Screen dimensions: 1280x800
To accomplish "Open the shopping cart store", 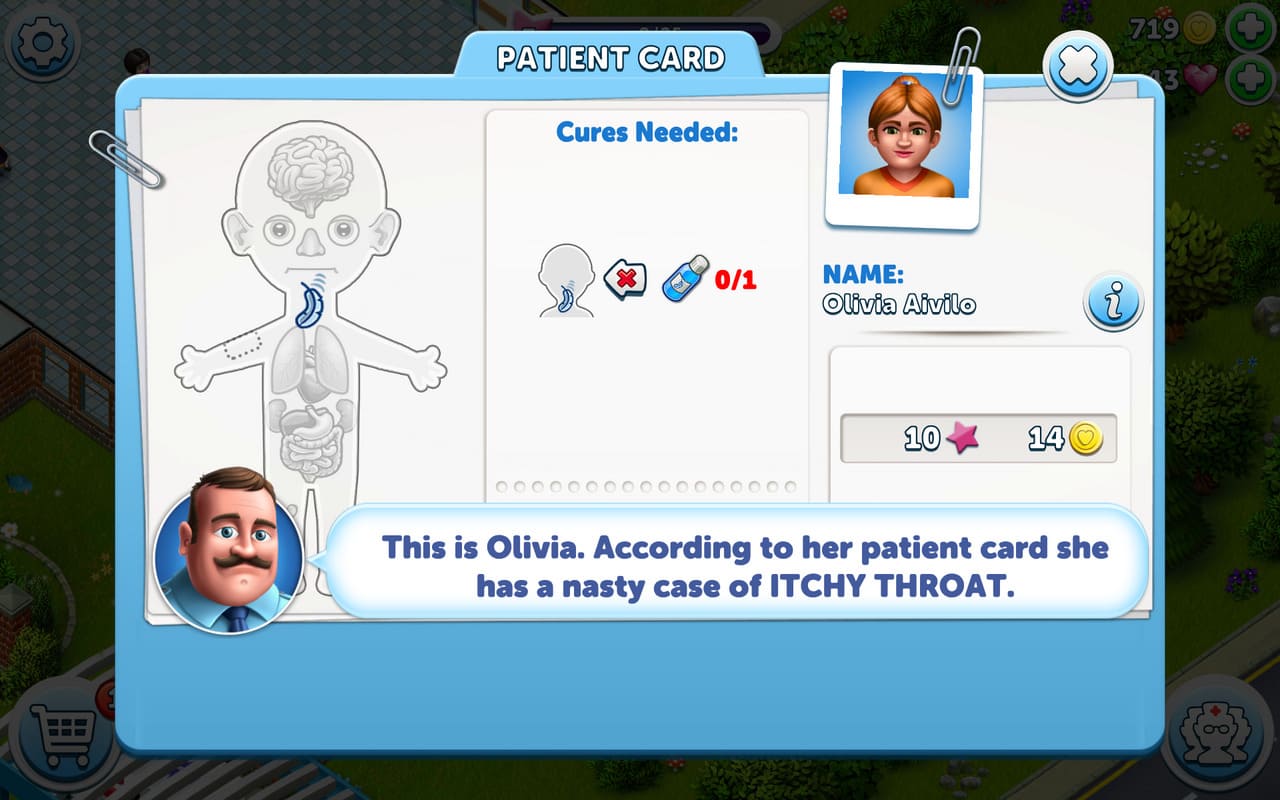I will 62,735.
